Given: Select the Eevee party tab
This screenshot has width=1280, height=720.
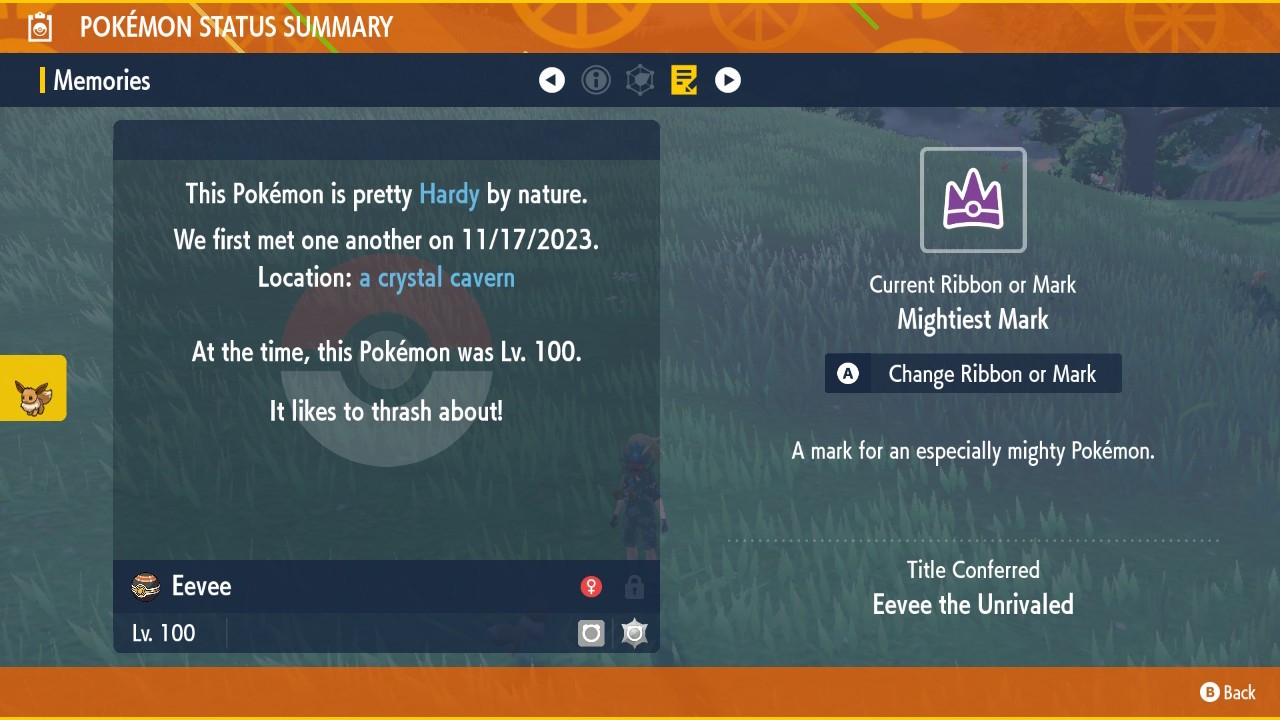Looking at the screenshot, I should (x=33, y=388).
